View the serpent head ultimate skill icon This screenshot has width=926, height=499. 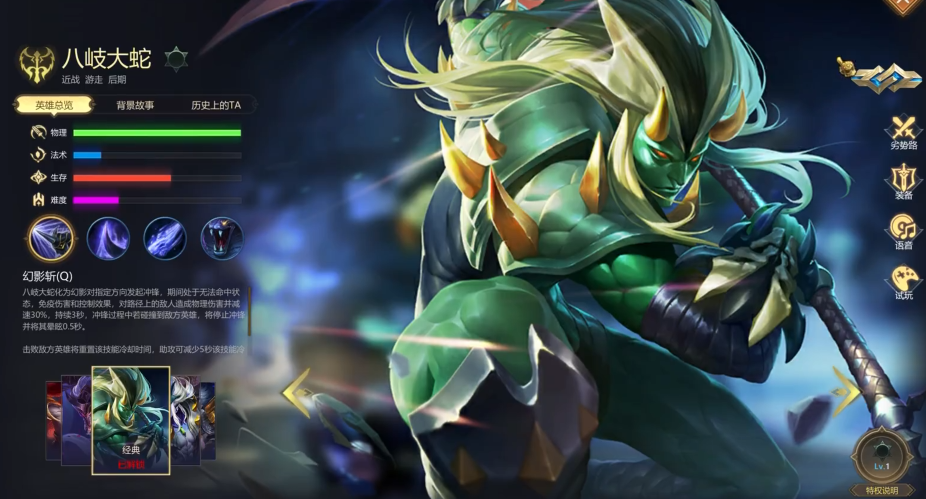click(222, 239)
